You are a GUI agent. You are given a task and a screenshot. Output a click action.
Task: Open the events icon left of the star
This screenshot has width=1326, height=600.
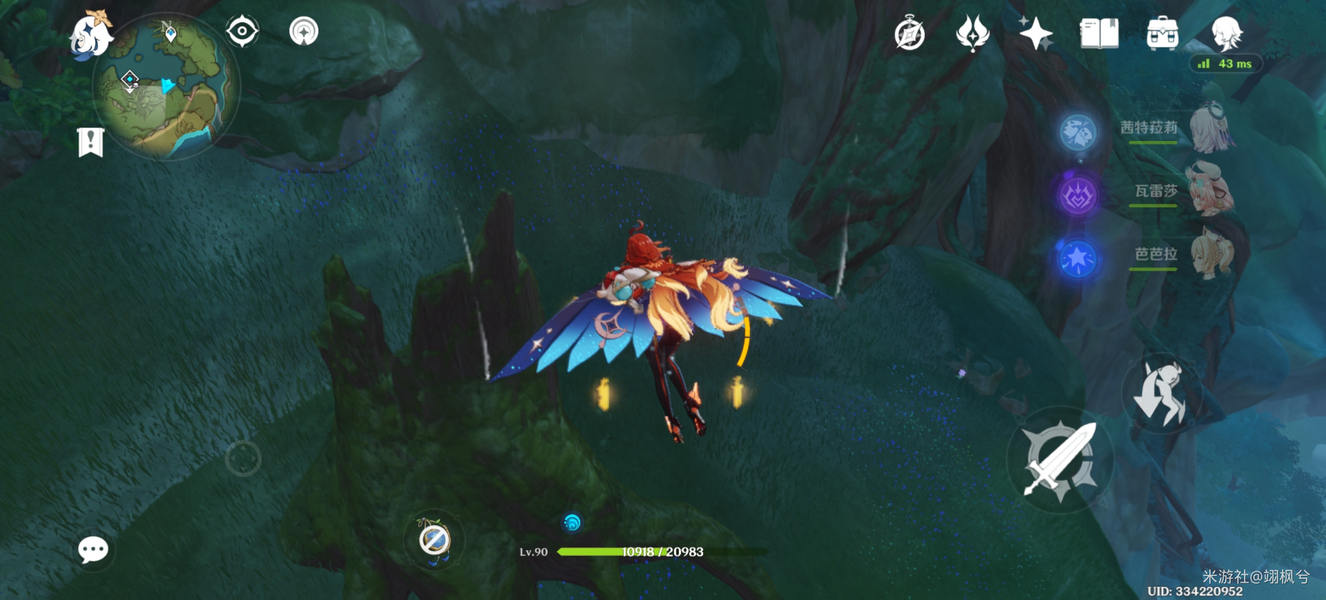pyautogui.click(x=972, y=35)
